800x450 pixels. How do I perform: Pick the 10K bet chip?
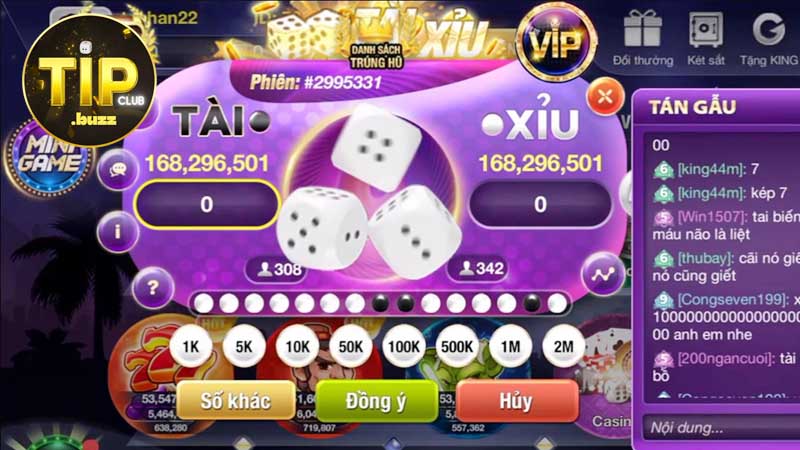click(x=297, y=346)
